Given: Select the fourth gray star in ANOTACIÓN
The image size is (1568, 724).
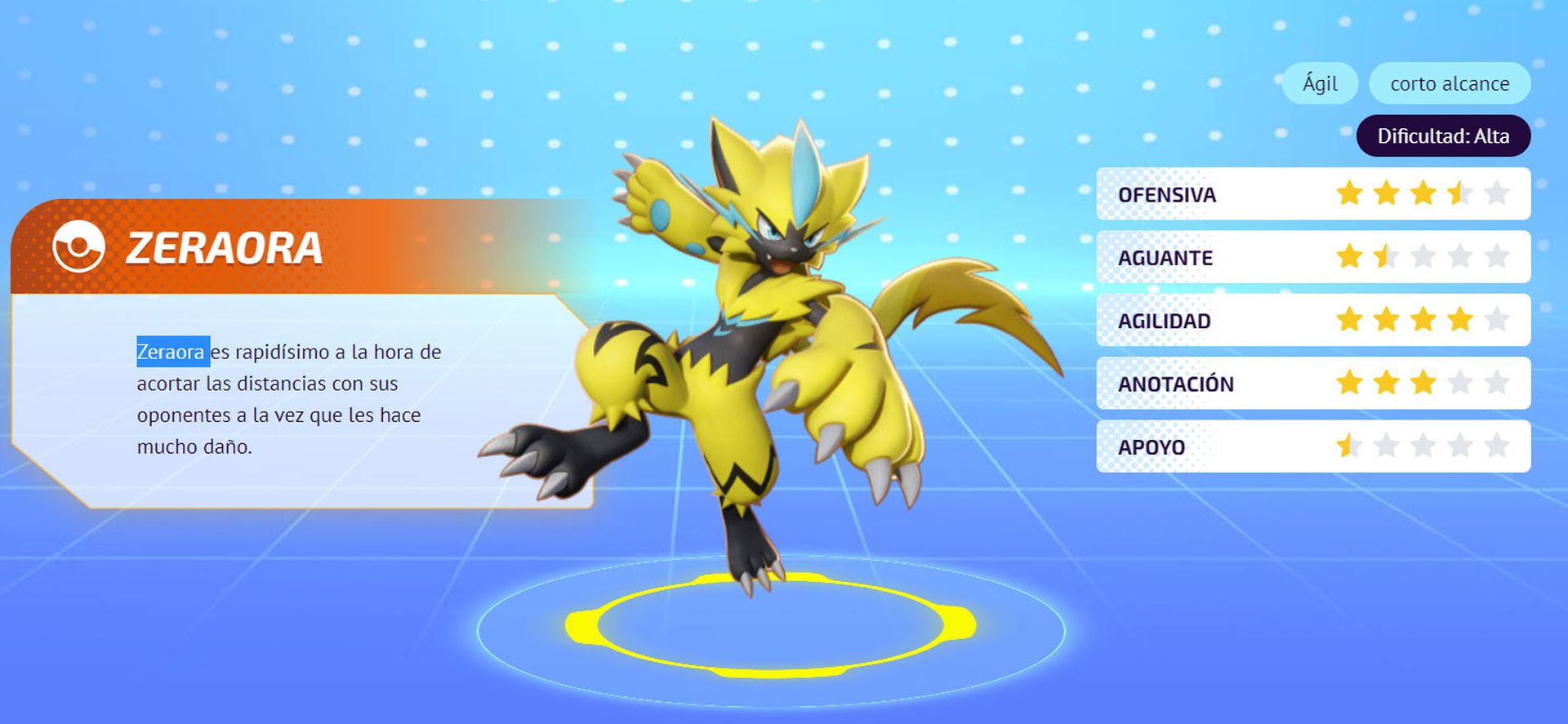Looking at the screenshot, I should pos(1460,383).
